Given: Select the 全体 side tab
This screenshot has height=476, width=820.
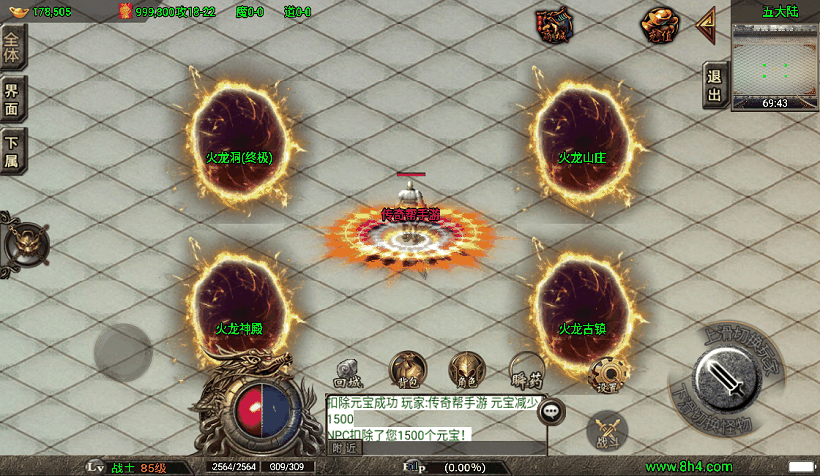Looking at the screenshot, I should coord(13,48).
